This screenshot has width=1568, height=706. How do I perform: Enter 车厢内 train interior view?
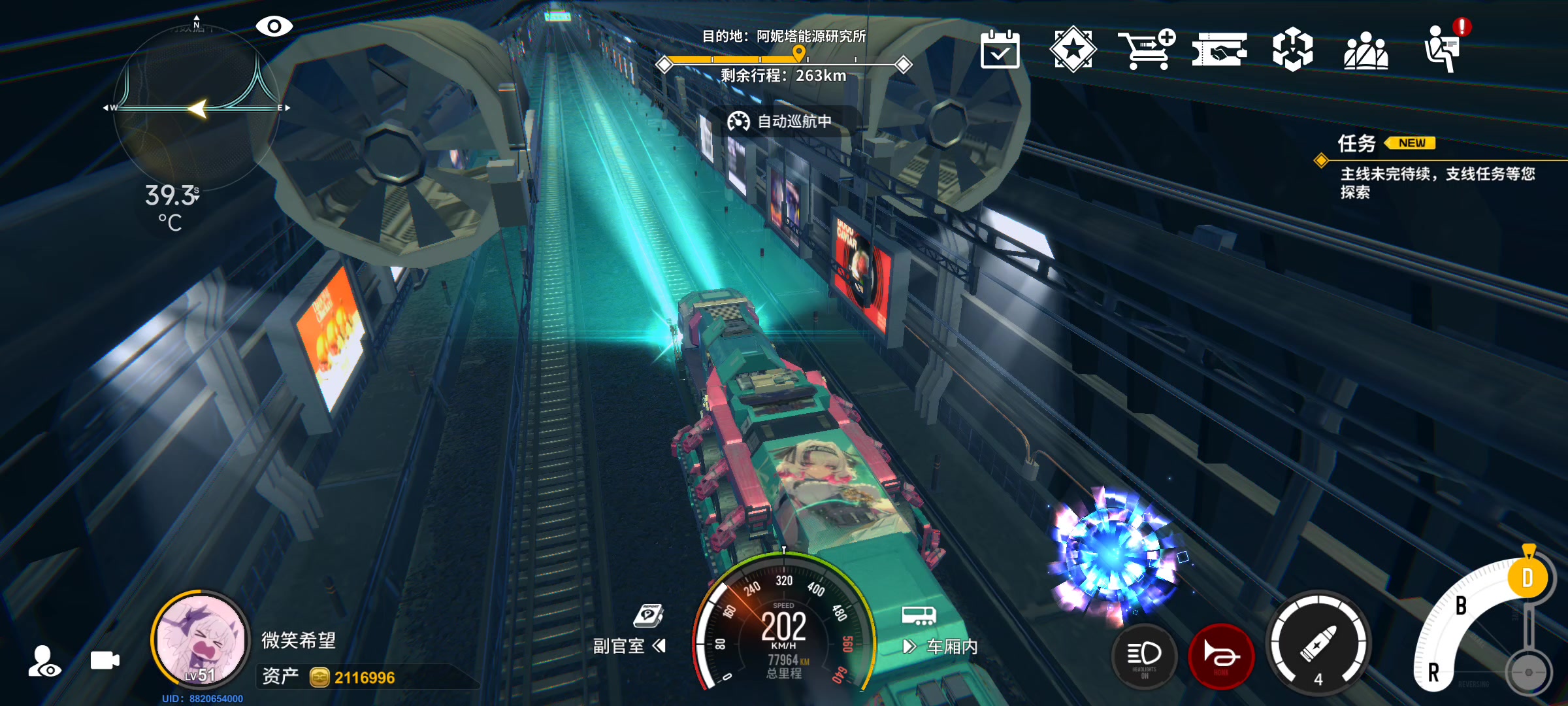[941, 646]
